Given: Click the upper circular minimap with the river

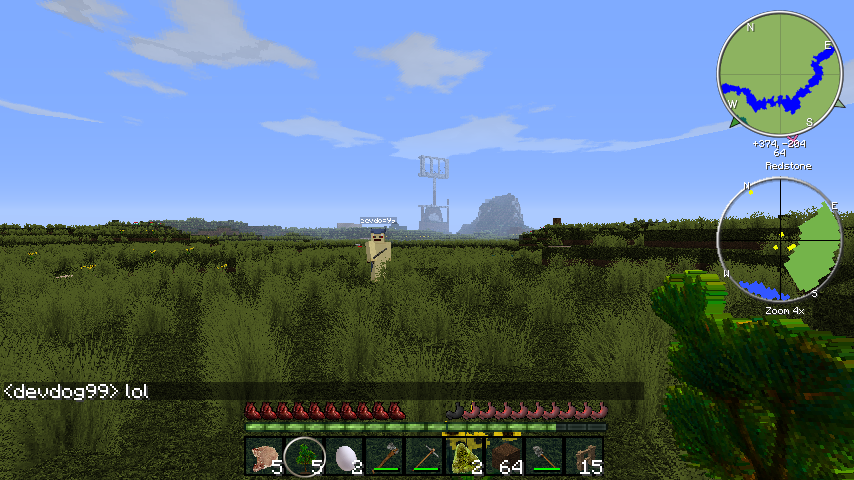Looking at the screenshot, I should pyautogui.click(x=781, y=74).
